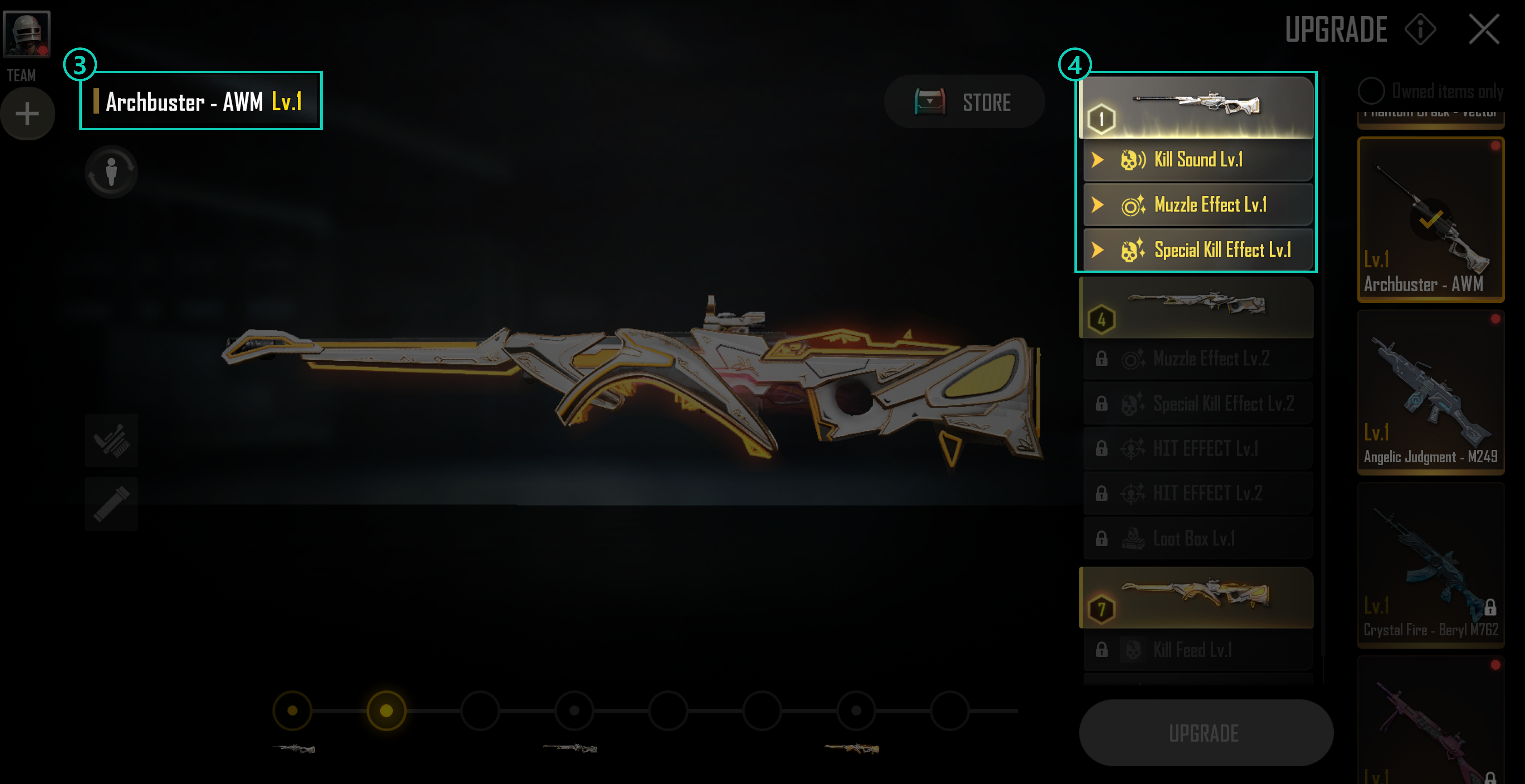Open the Store
The height and width of the screenshot is (784, 1525).
tap(964, 102)
